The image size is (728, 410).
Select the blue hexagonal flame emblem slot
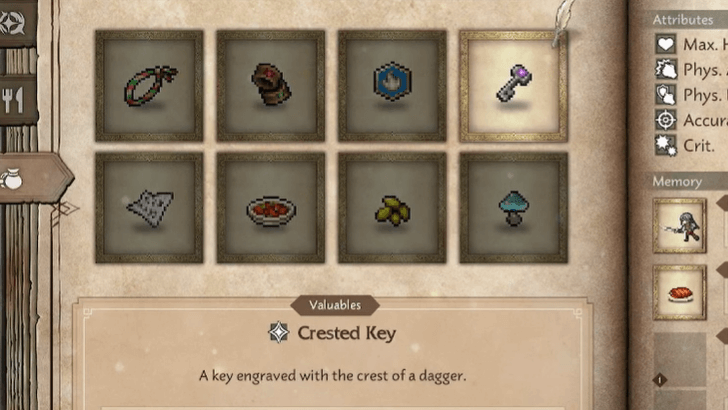point(392,85)
